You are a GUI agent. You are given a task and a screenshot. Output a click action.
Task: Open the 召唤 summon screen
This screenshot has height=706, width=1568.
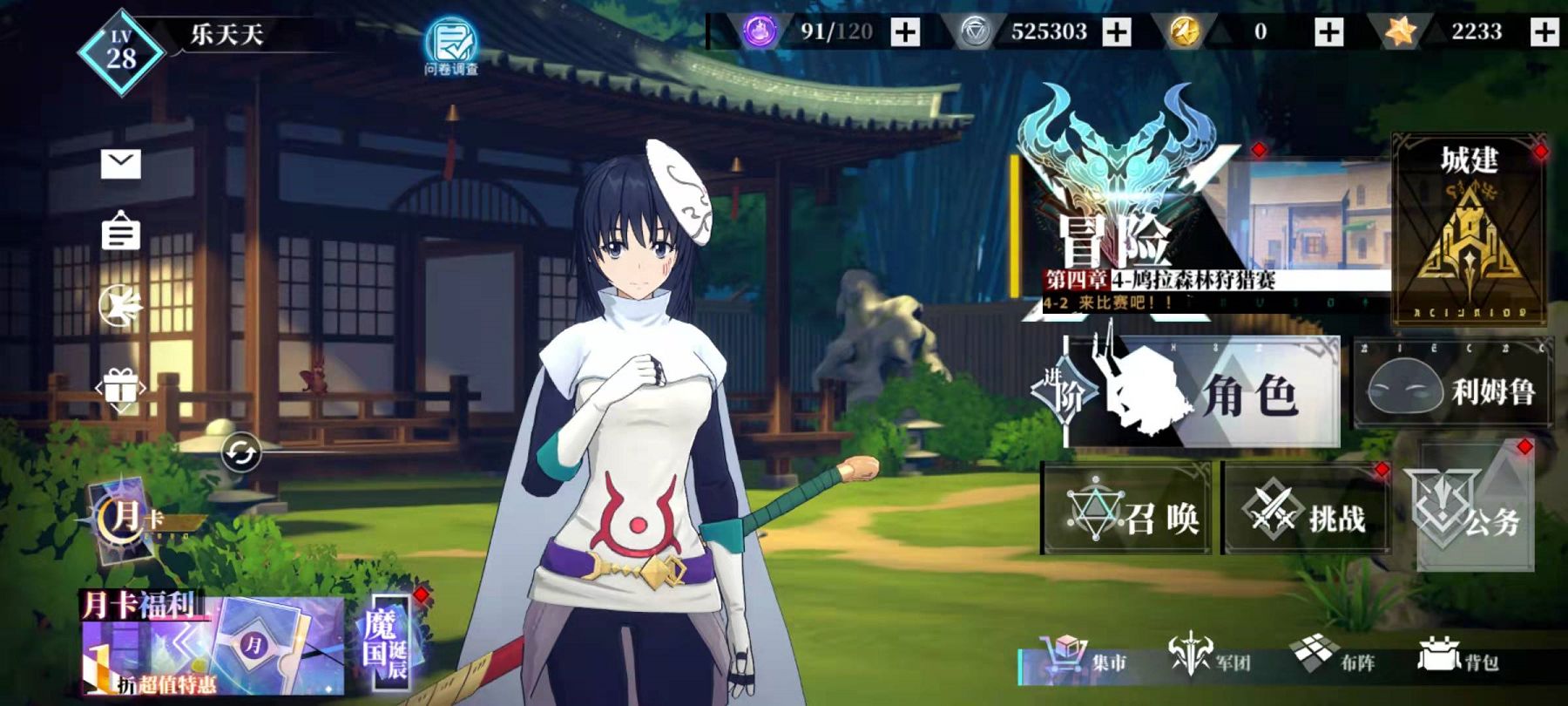1127,510
